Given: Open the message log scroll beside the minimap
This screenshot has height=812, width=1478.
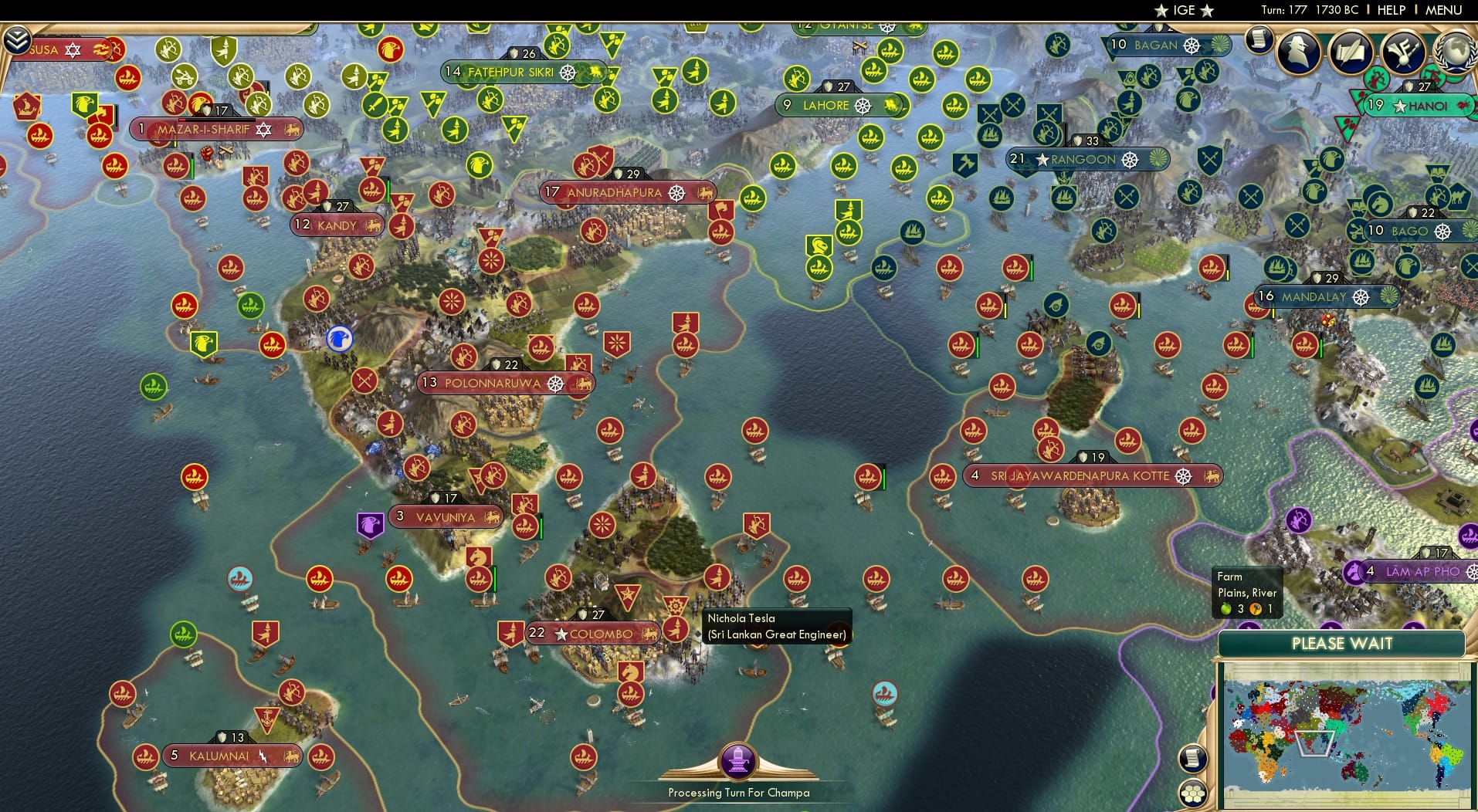Looking at the screenshot, I should click(1195, 759).
